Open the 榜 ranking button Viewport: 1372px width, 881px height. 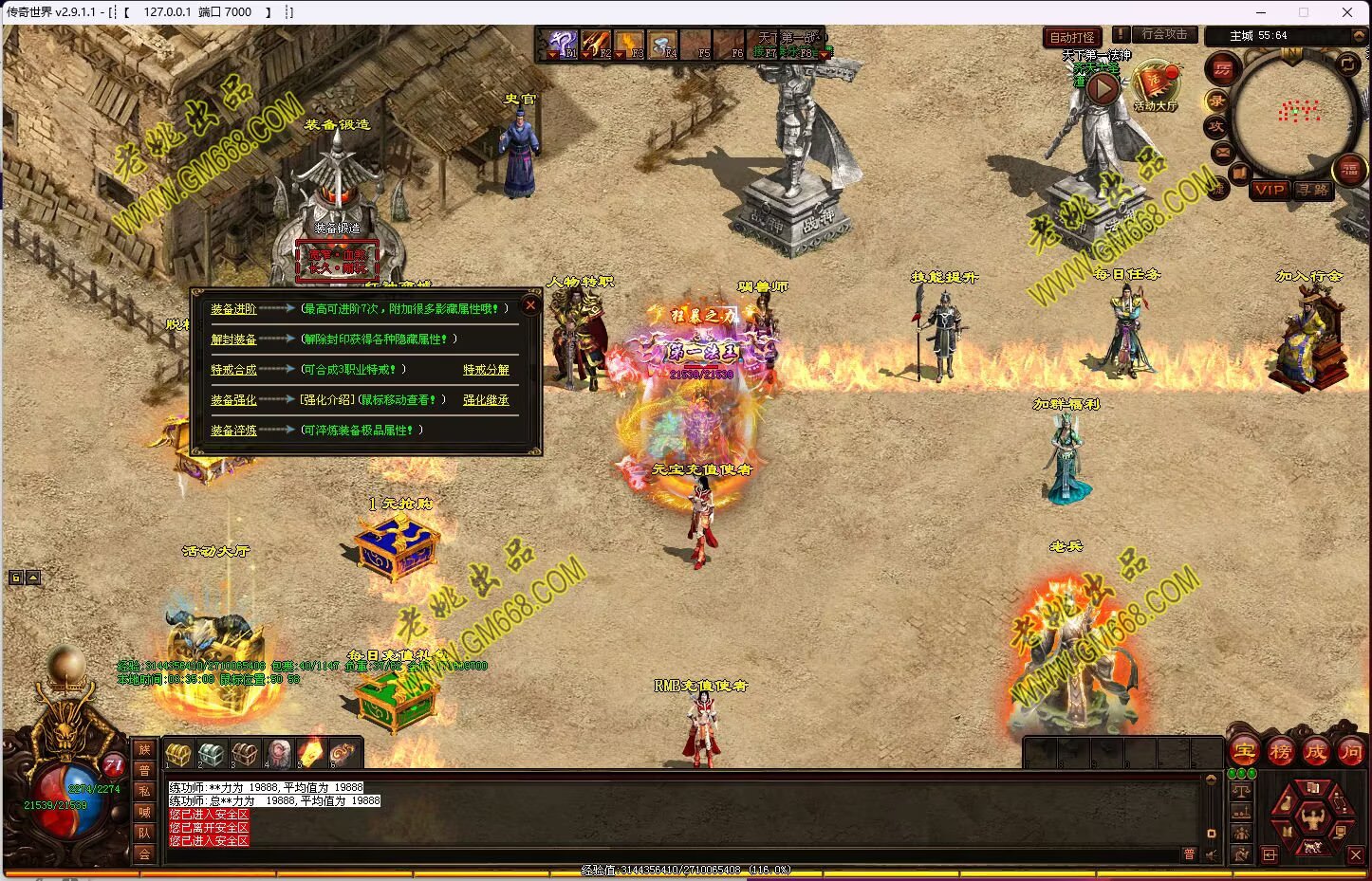pos(1281,752)
